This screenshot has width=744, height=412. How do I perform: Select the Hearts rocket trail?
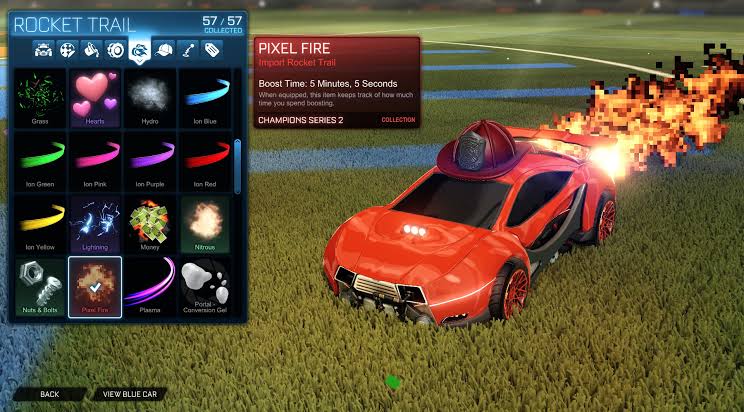(x=95, y=97)
